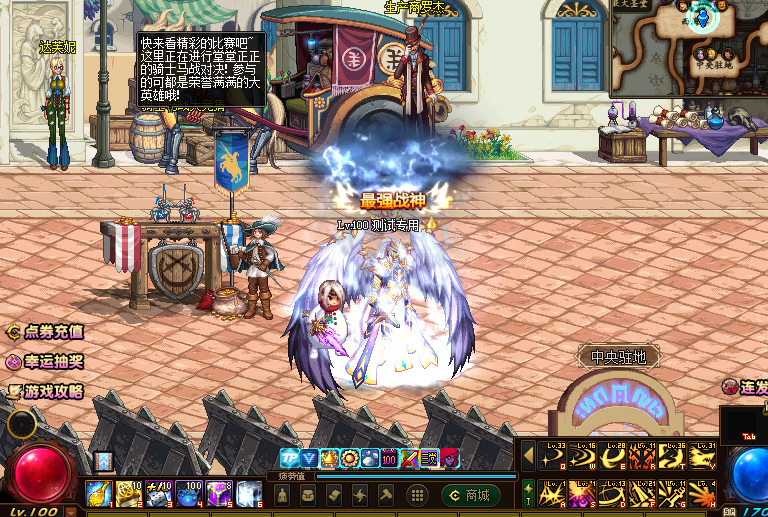This screenshot has width=768, height=517.
Task: Open the 点券充值 recharge menu
Action: point(46,332)
